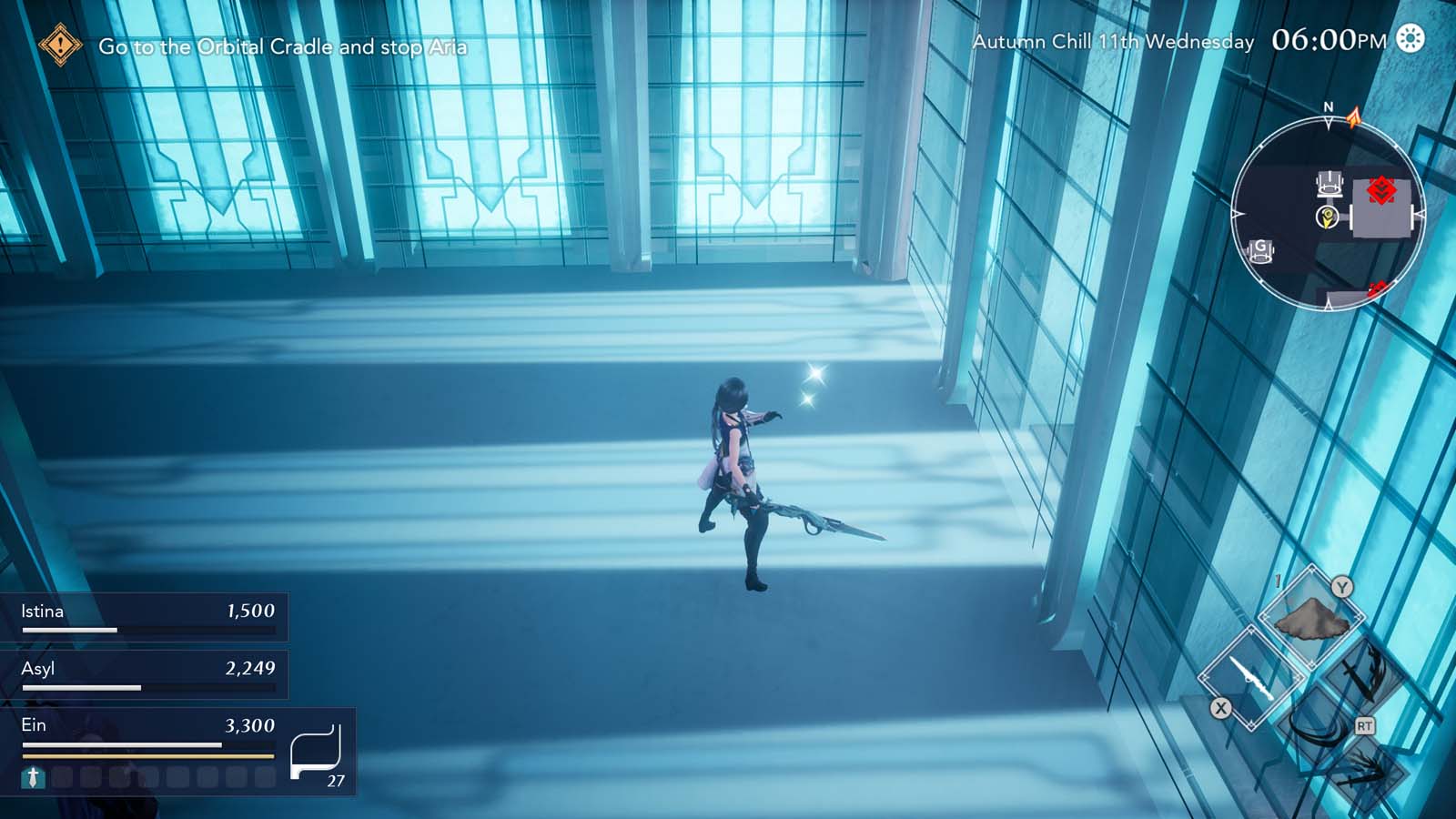Select the Orbital Cradle objective text

click(x=282, y=46)
